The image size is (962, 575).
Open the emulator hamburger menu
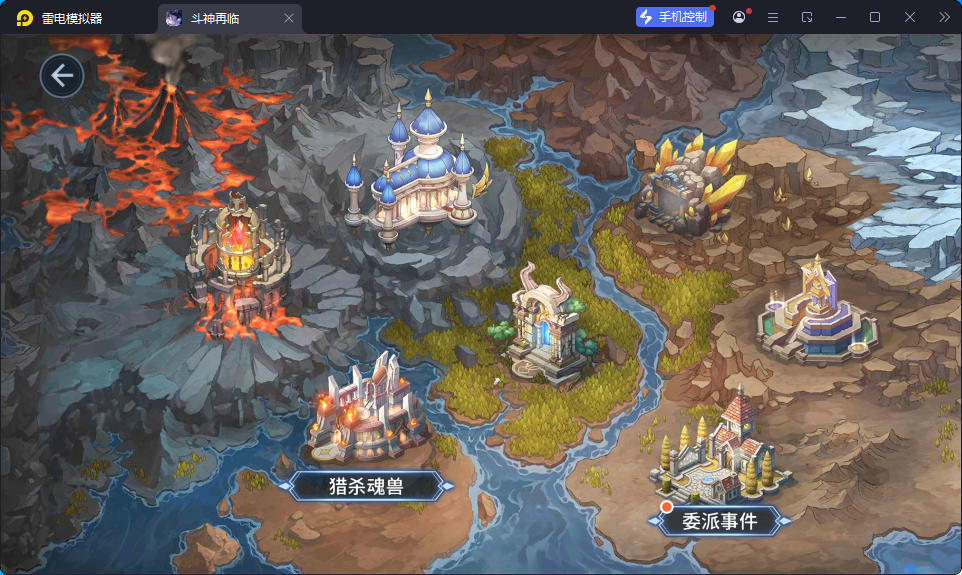click(773, 17)
